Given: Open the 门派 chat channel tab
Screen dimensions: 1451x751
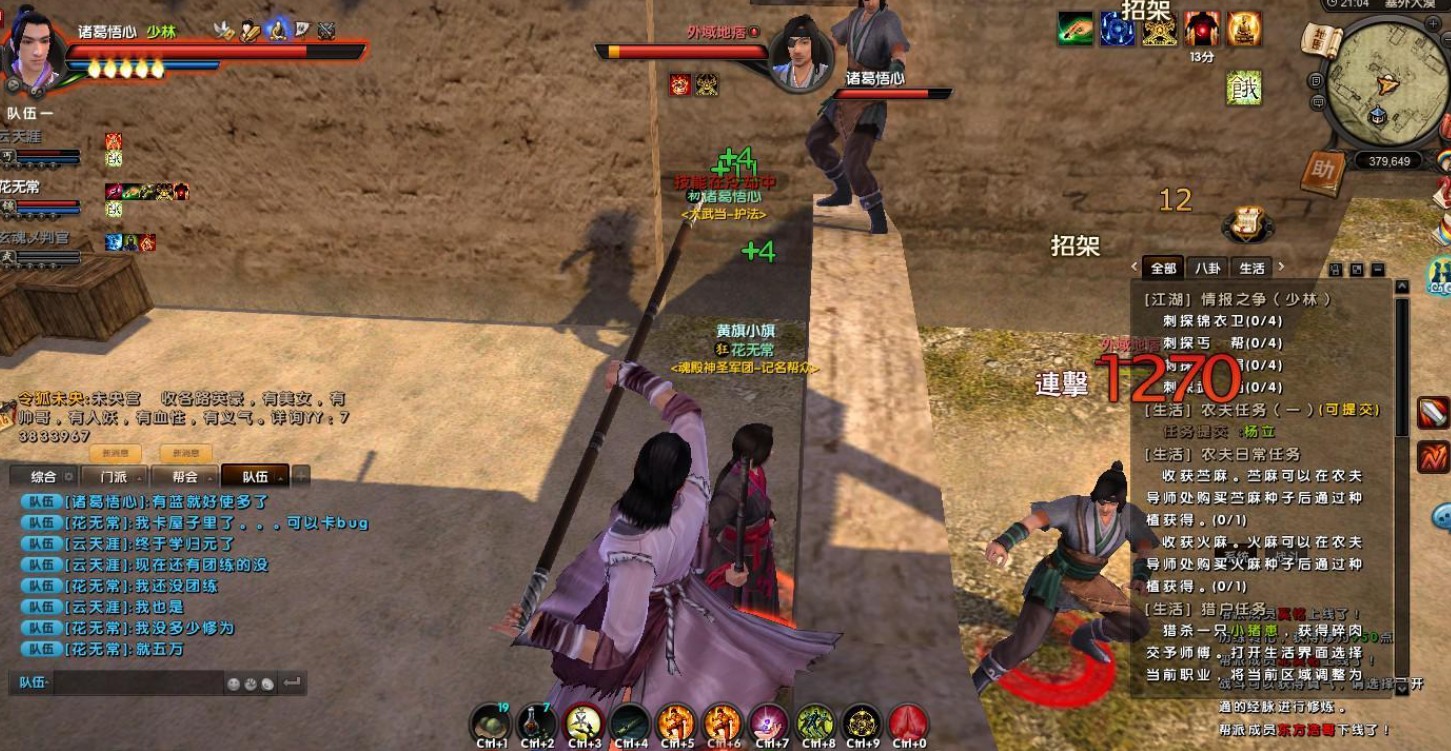Looking at the screenshot, I should click(113, 477).
